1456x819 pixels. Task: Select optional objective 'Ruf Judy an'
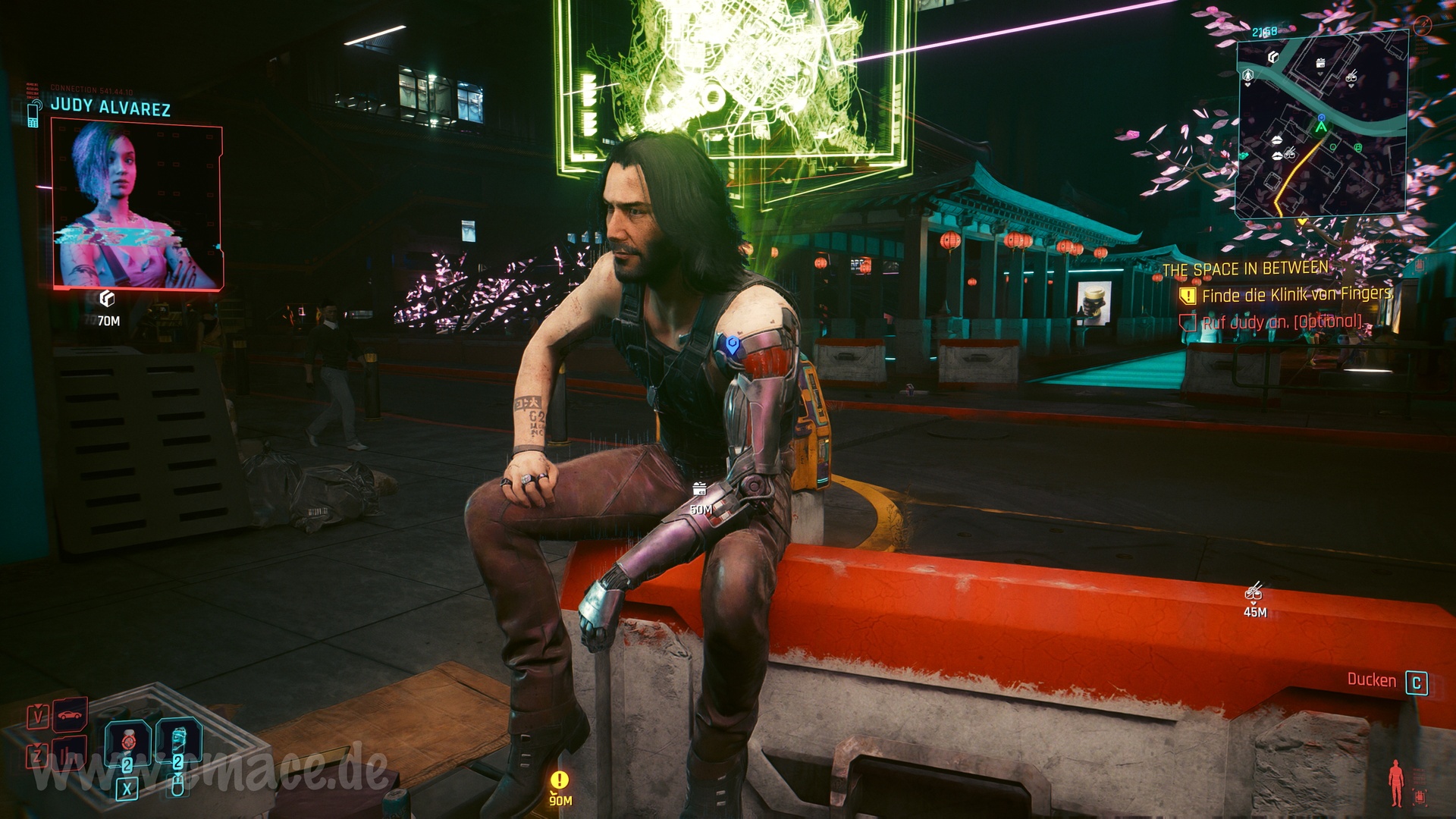(x=1282, y=322)
